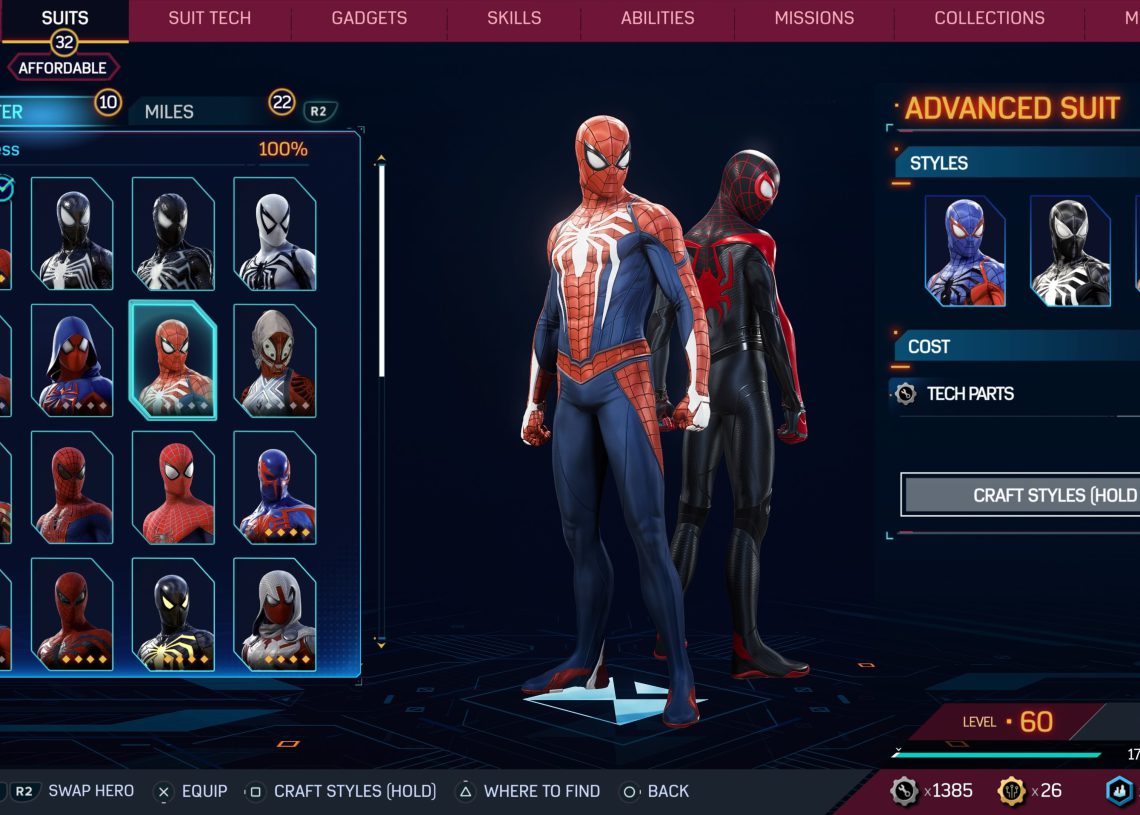Choose the blue style variant thumbnail
Viewport: 1140px width, 815px height.
tap(965, 250)
